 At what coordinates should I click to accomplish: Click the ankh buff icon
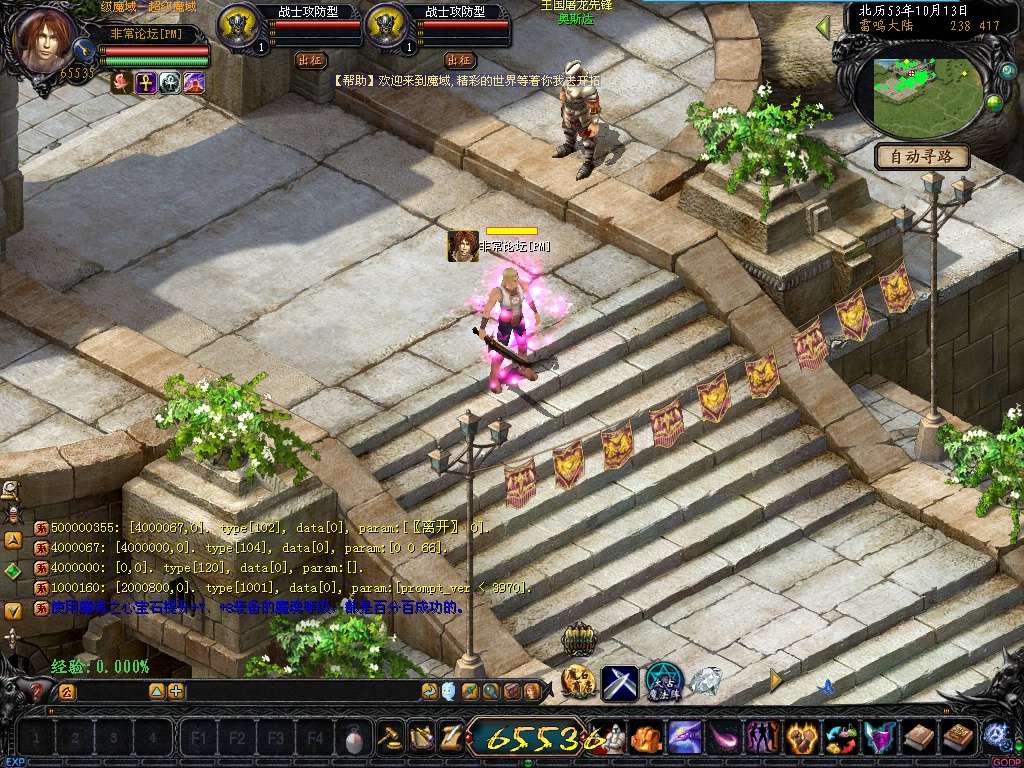(x=146, y=83)
